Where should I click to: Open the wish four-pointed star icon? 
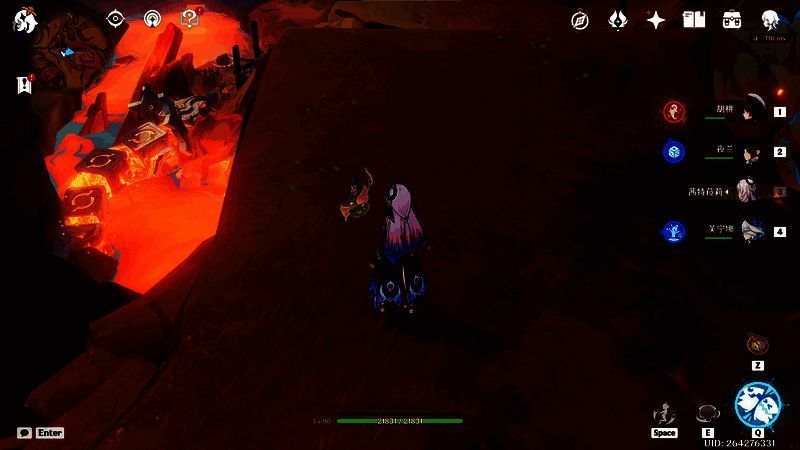coord(656,20)
